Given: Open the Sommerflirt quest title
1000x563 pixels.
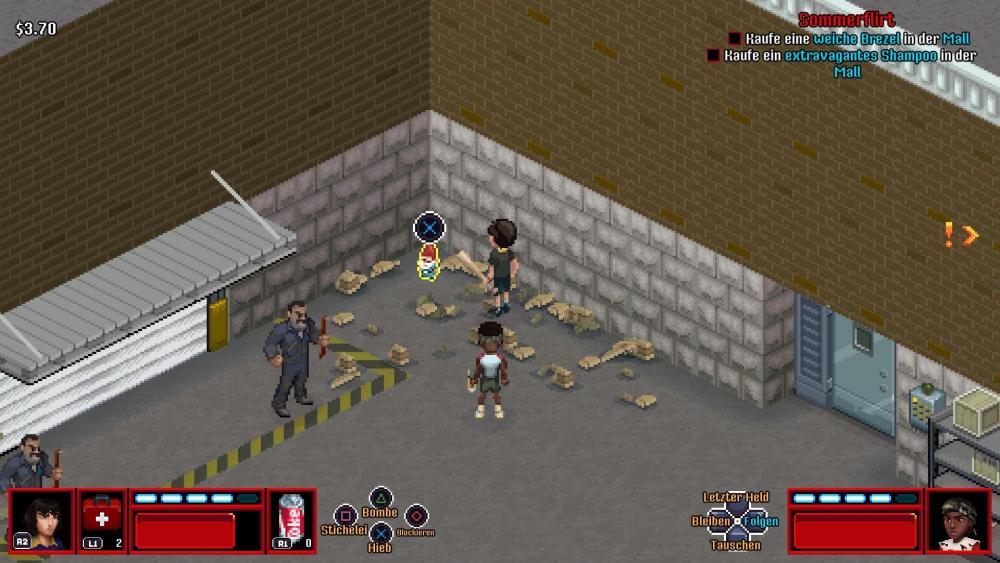Looking at the screenshot, I should click(846, 20).
